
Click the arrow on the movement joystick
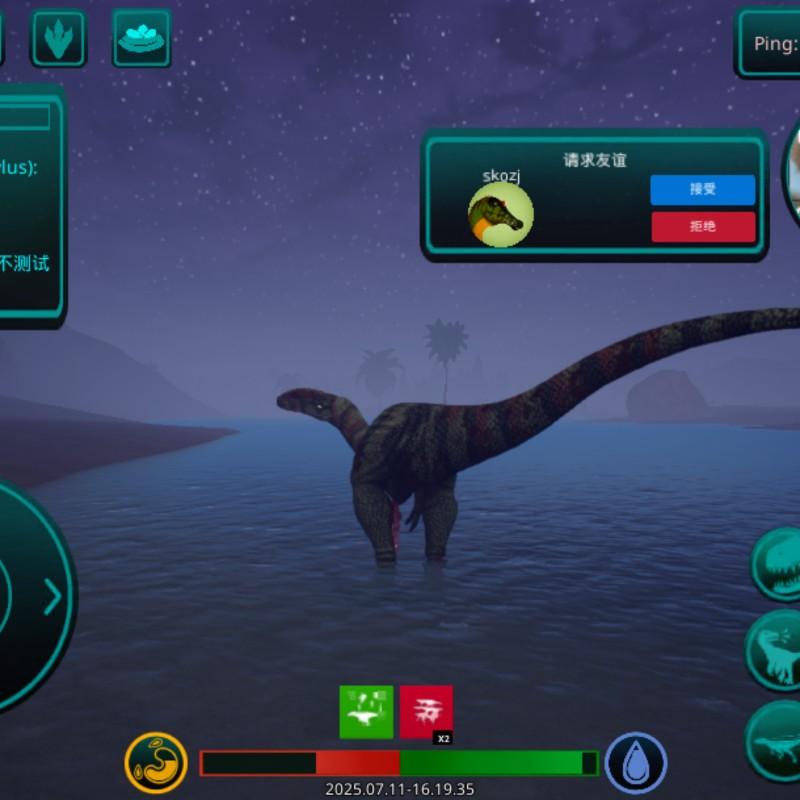52,598
